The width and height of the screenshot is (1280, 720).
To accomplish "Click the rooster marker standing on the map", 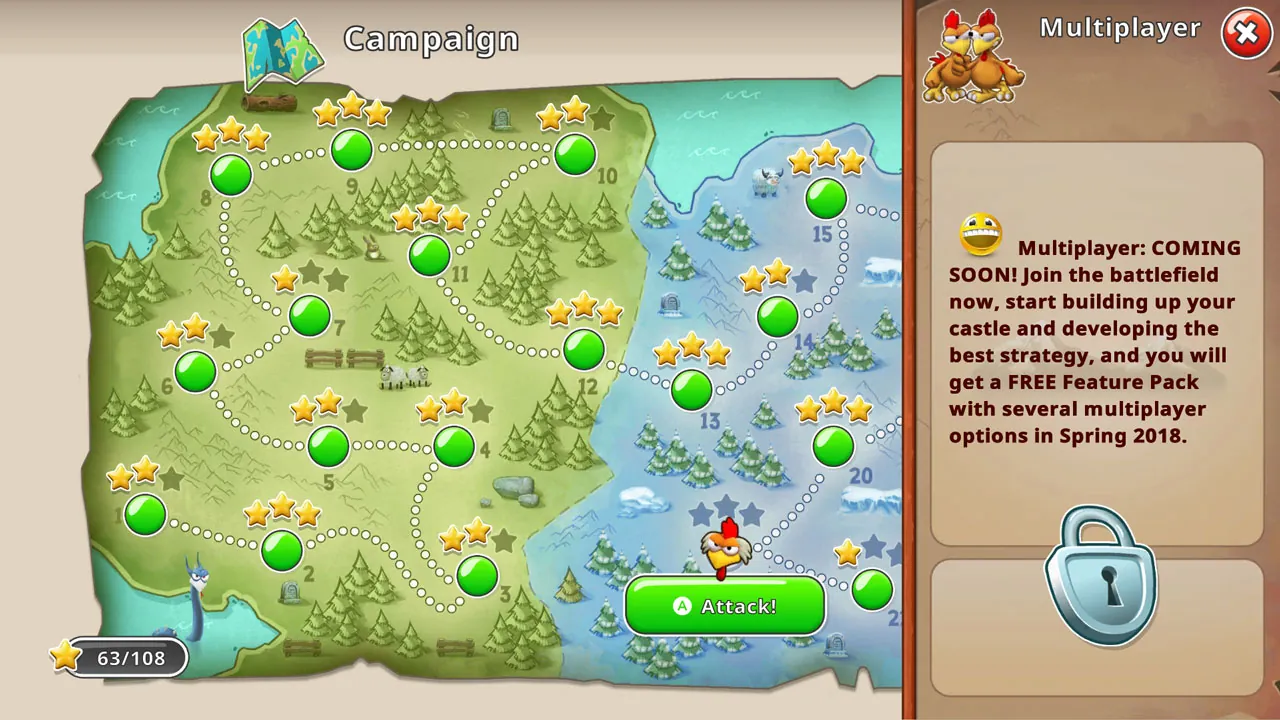I will pos(726,548).
